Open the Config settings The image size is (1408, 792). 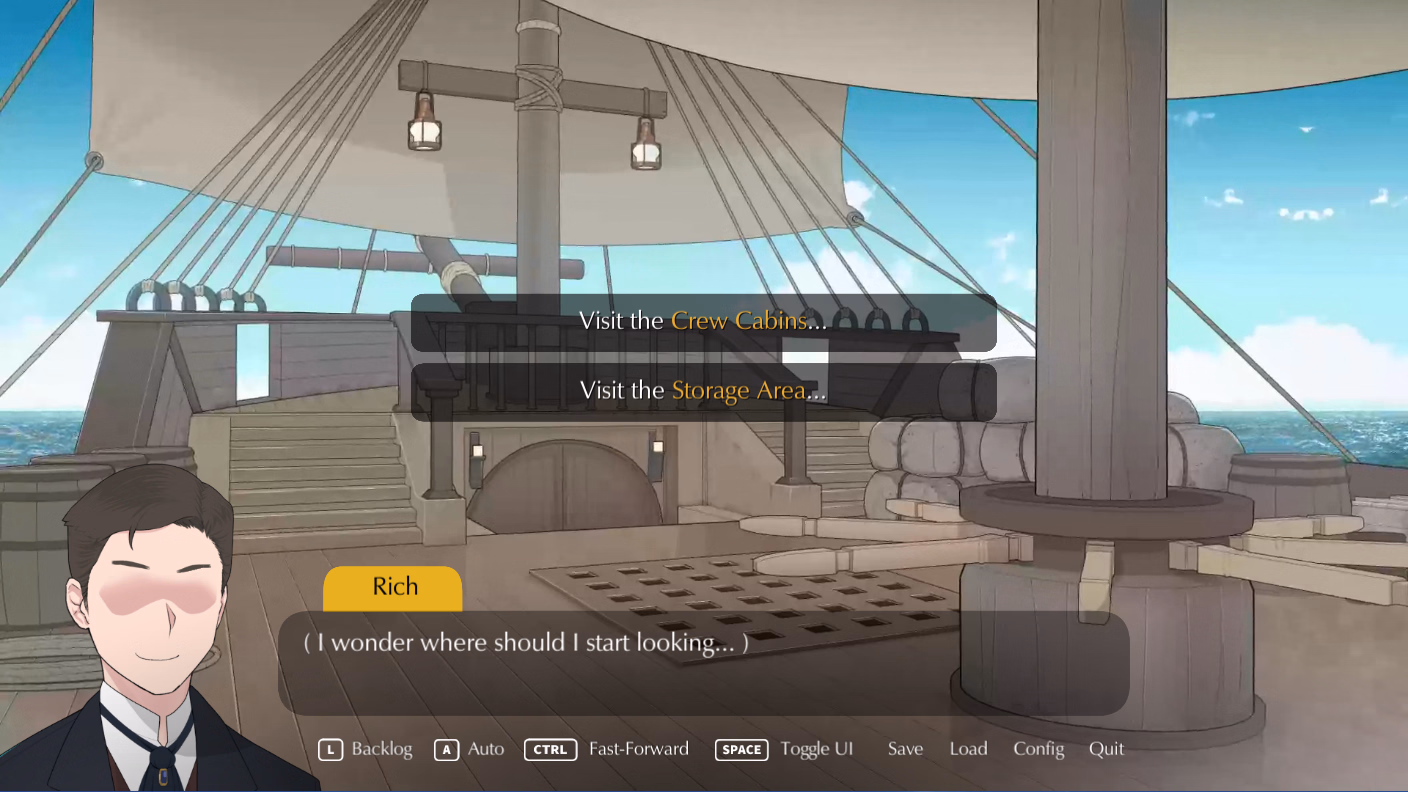point(1039,749)
